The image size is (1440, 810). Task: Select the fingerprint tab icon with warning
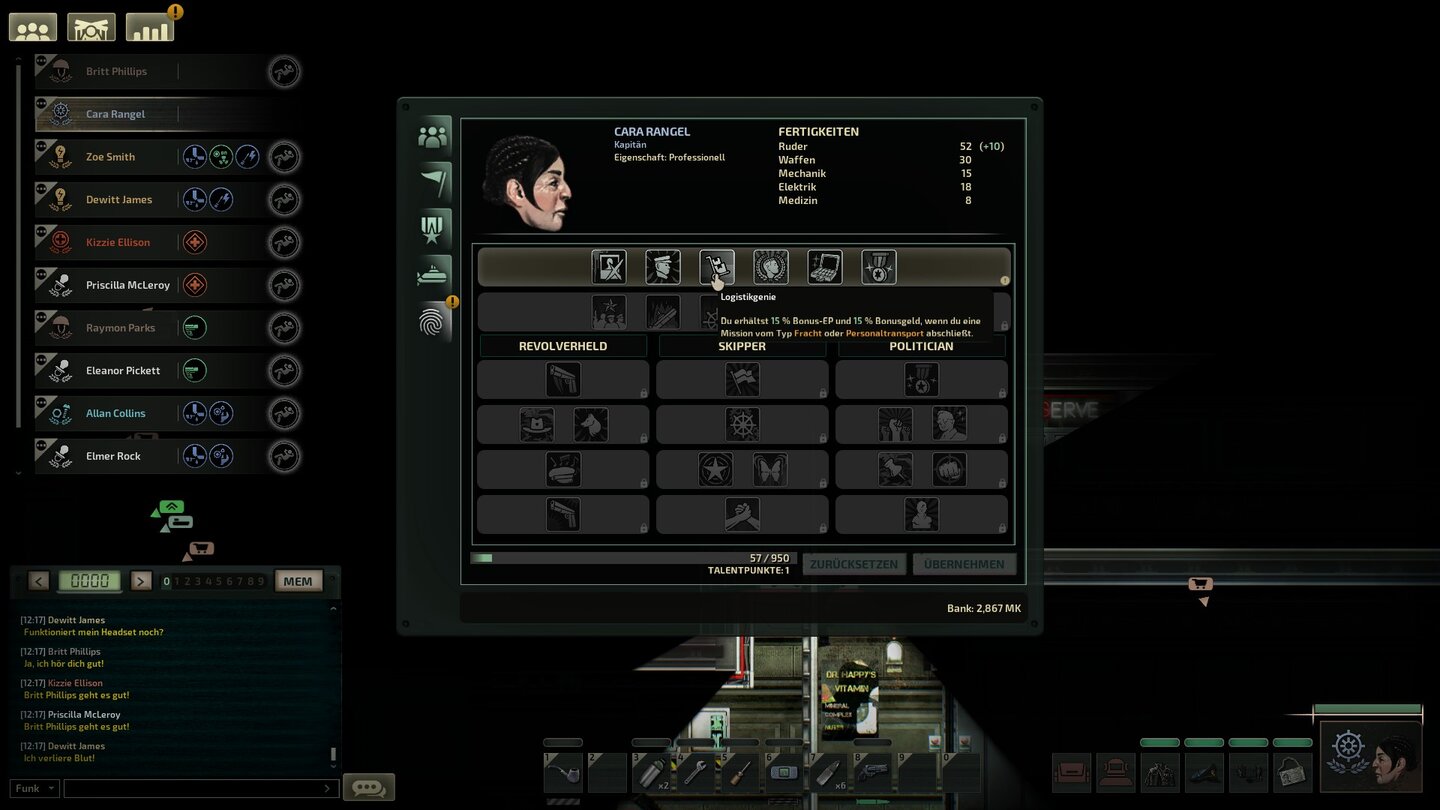(x=433, y=322)
